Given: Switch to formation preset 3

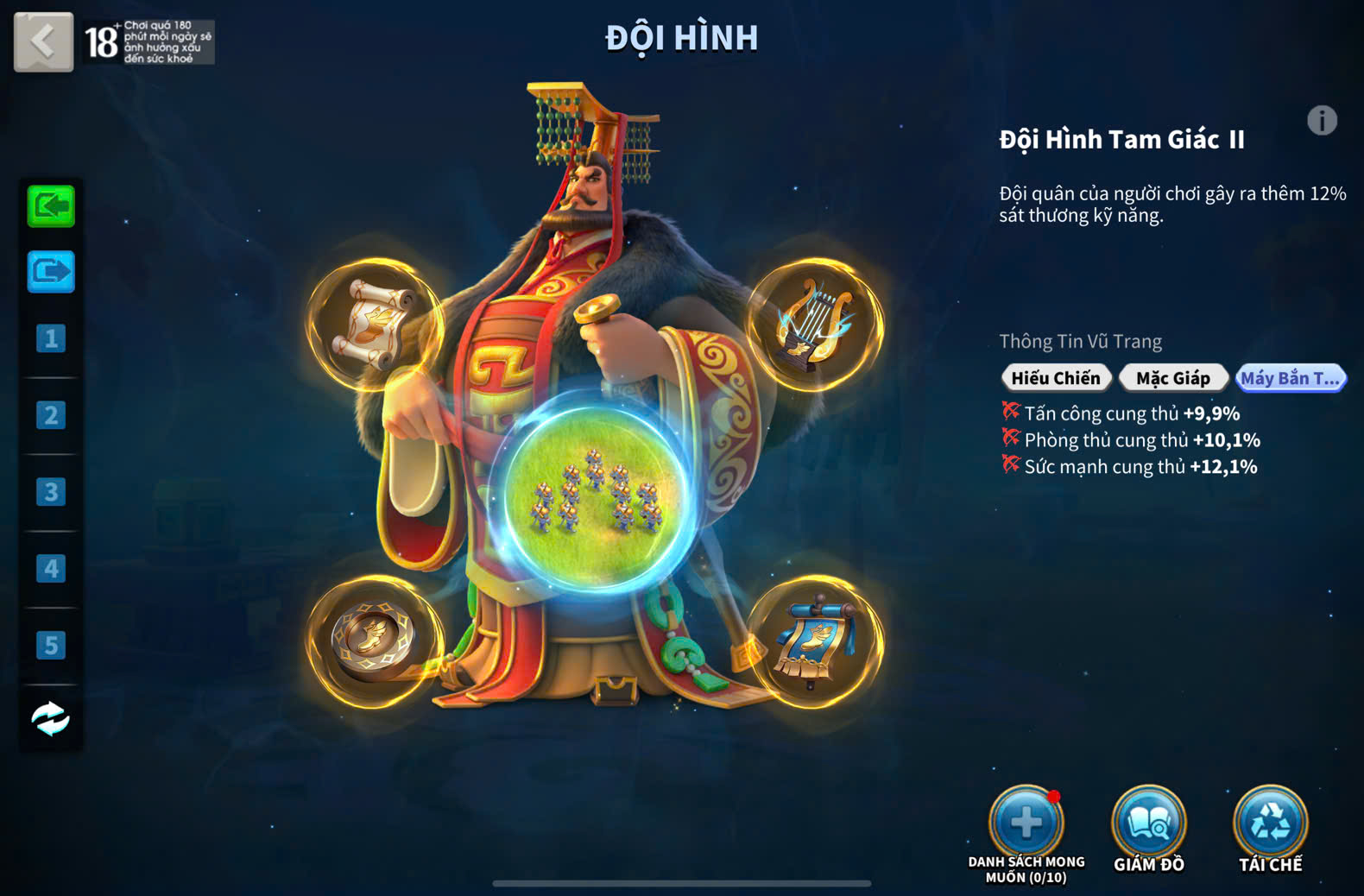Looking at the screenshot, I should [51, 492].
